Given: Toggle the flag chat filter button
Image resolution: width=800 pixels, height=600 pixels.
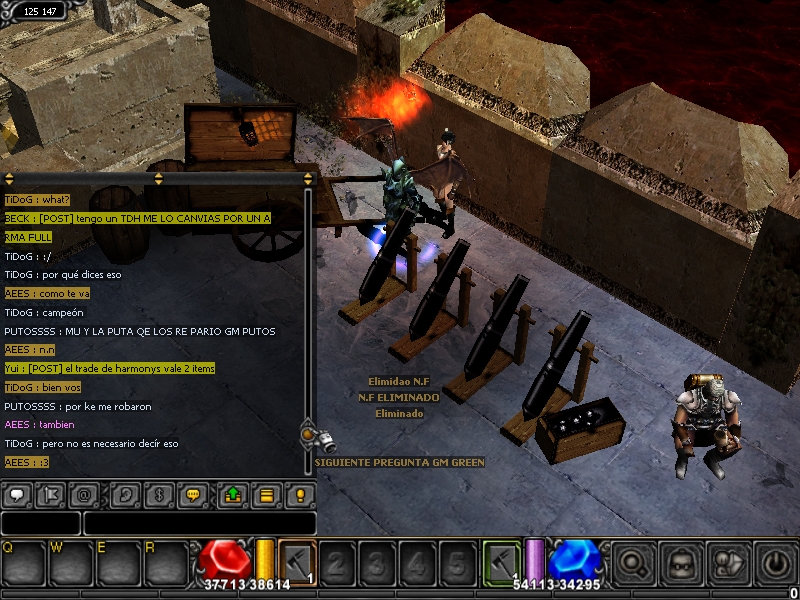Looking at the screenshot, I should pos(49,494).
